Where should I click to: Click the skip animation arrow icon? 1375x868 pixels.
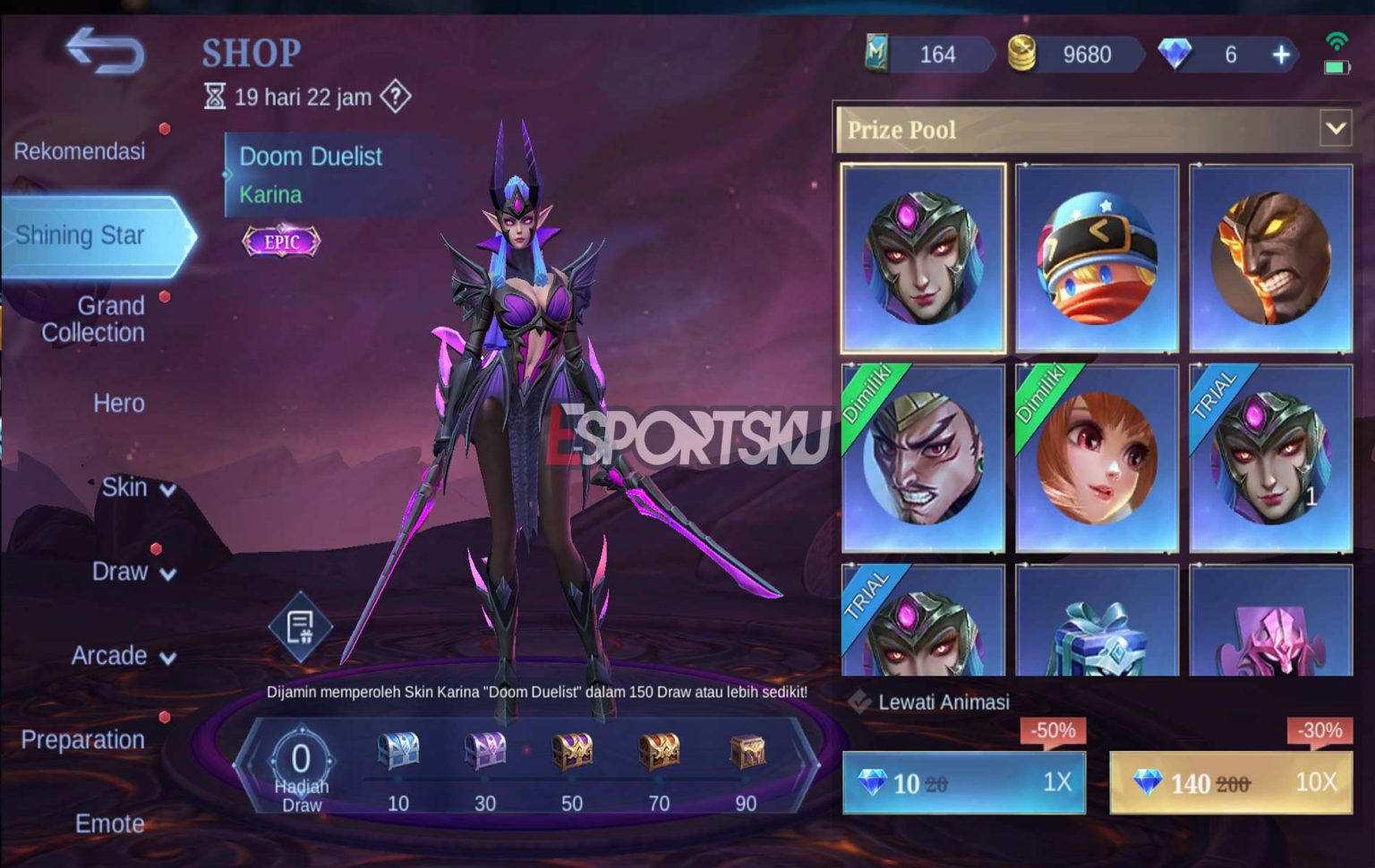(861, 703)
